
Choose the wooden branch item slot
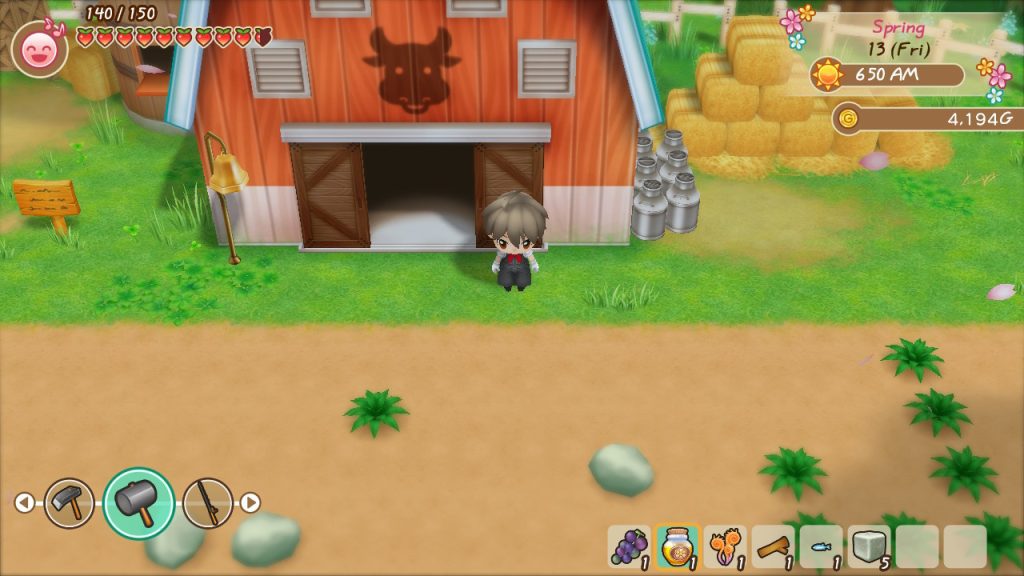pyautogui.click(x=773, y=547)
